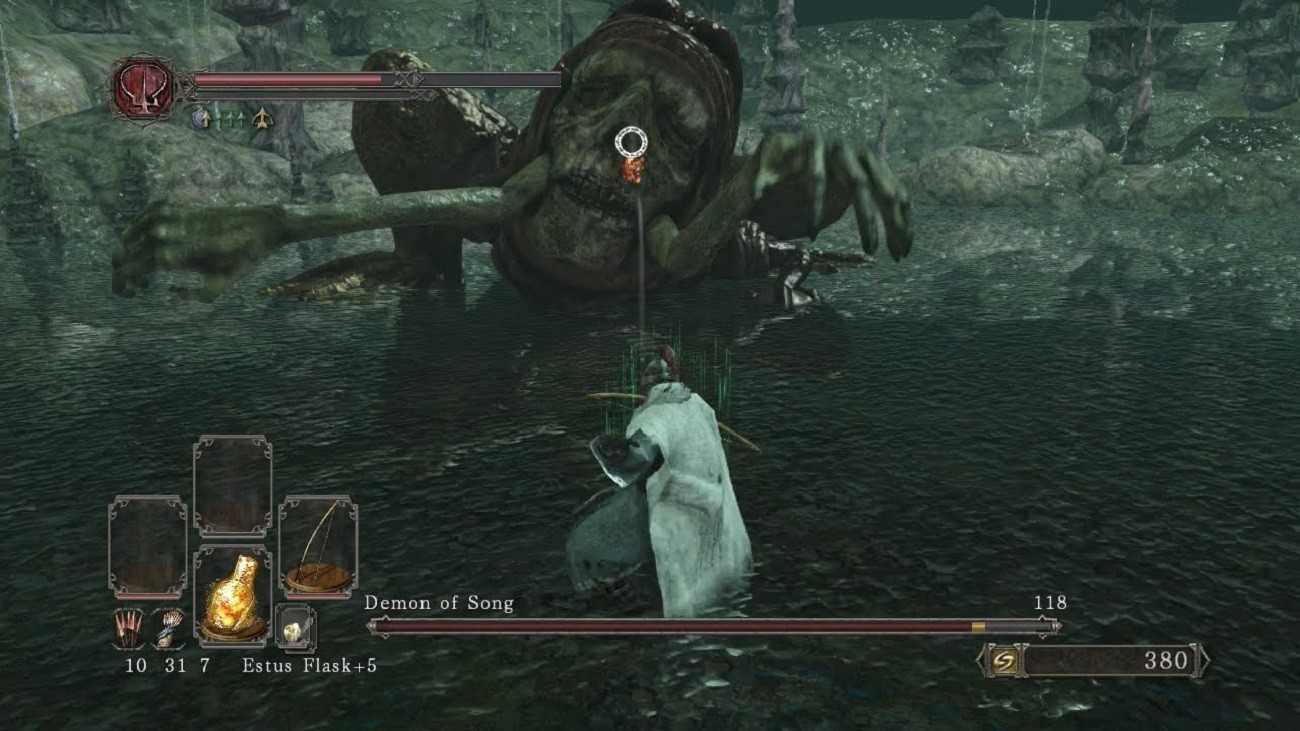Screen dimensions: 1300x731
Task: Inspect the green upward arrows status icon
Action: [x=231, y=117]
